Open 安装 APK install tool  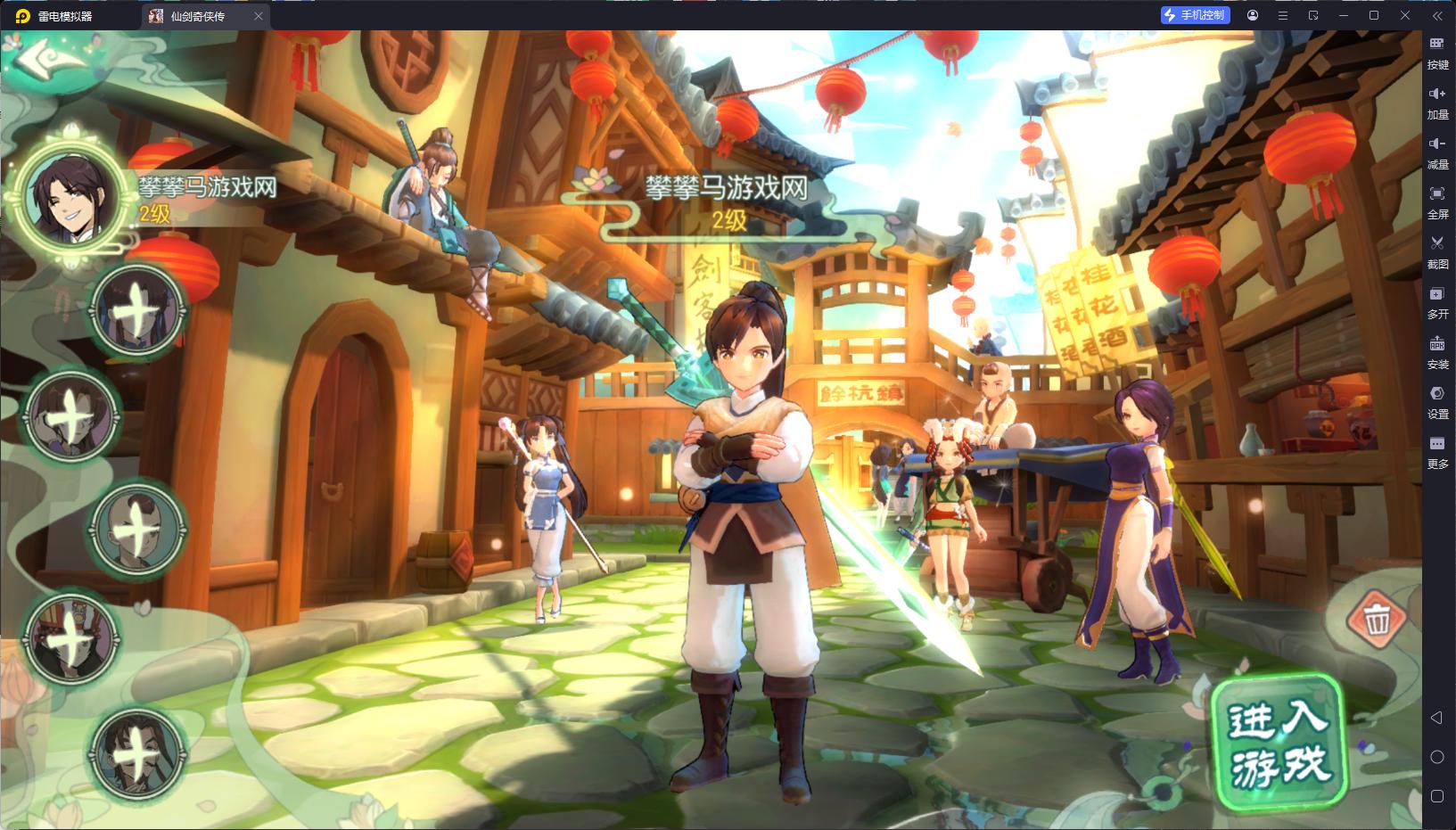coord(1437,352)
